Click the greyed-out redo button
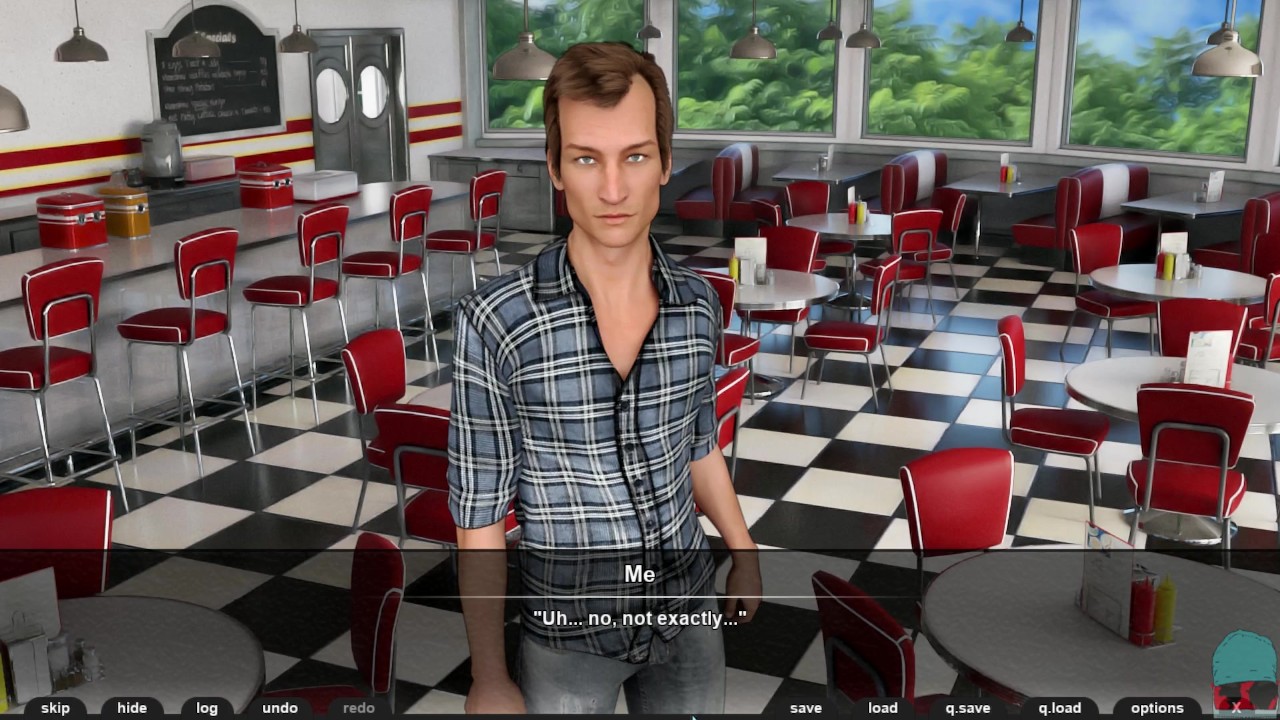The image size is (1280, 720). (358, 708)
